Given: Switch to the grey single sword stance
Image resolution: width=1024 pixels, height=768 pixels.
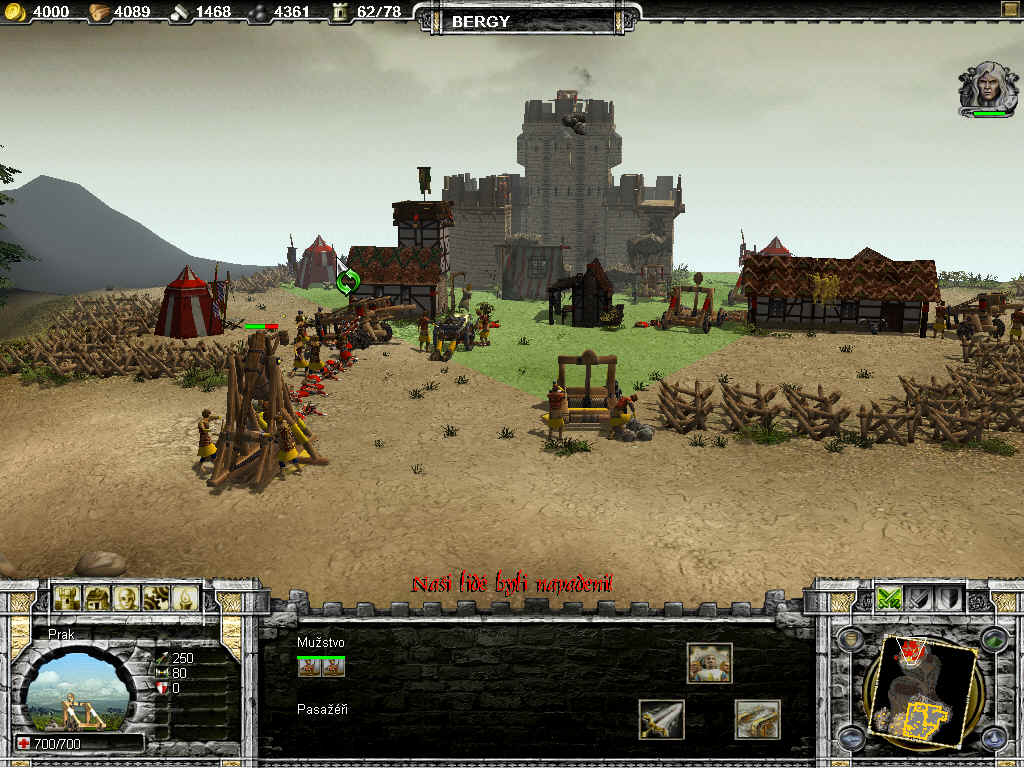Looking at the screenshot, I should (x=919, y=598).
